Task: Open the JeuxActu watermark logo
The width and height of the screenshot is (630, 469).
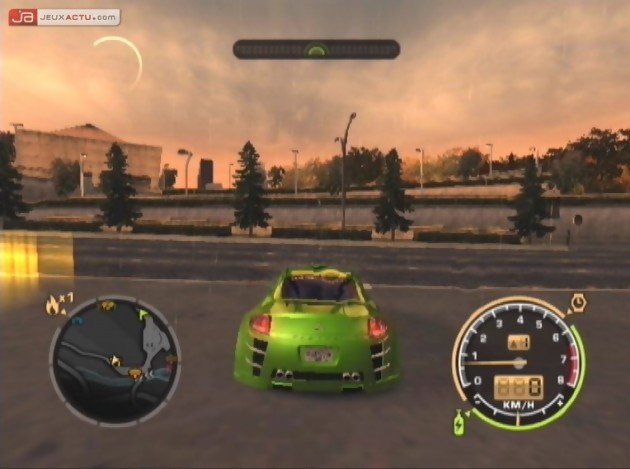Action: (x=64, y=17)
